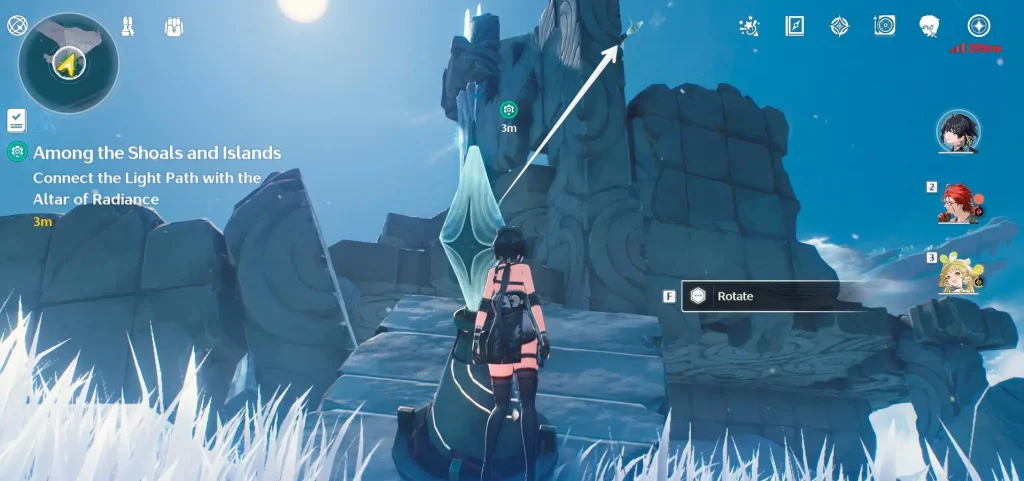Open the circled star terminal menu icon
Viewport: 1024px width, 481px height.
pos(978,26)
